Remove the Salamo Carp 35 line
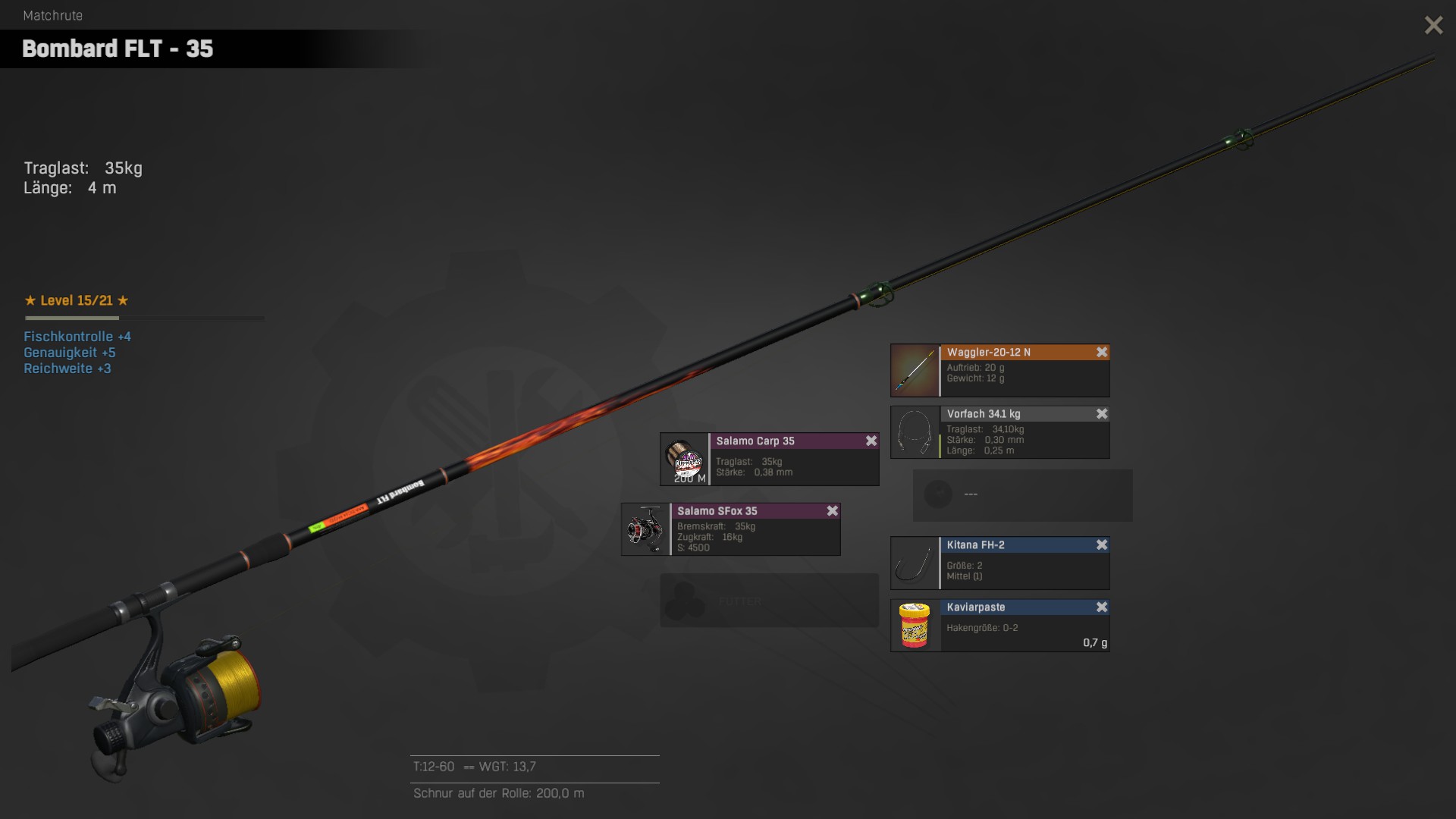 coord(871,441)
